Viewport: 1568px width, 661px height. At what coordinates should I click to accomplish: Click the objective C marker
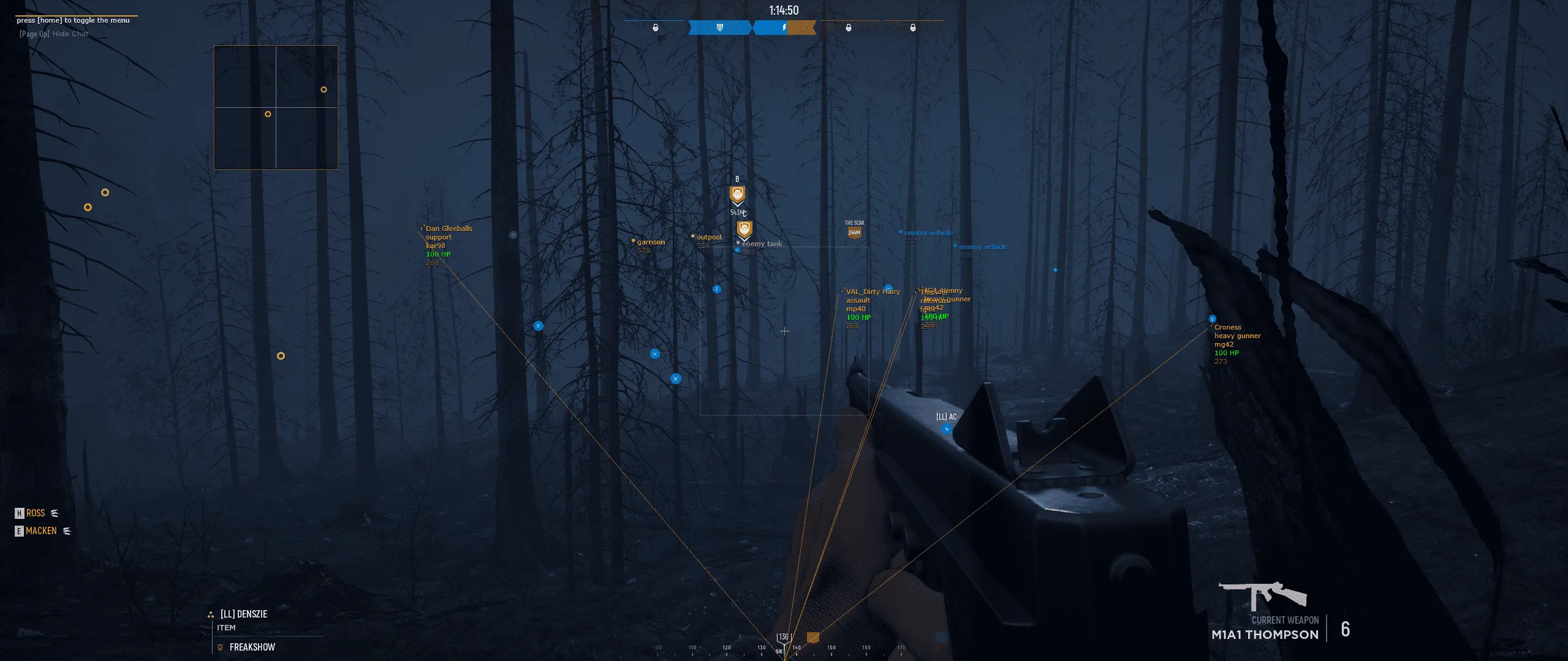point(744,229)
